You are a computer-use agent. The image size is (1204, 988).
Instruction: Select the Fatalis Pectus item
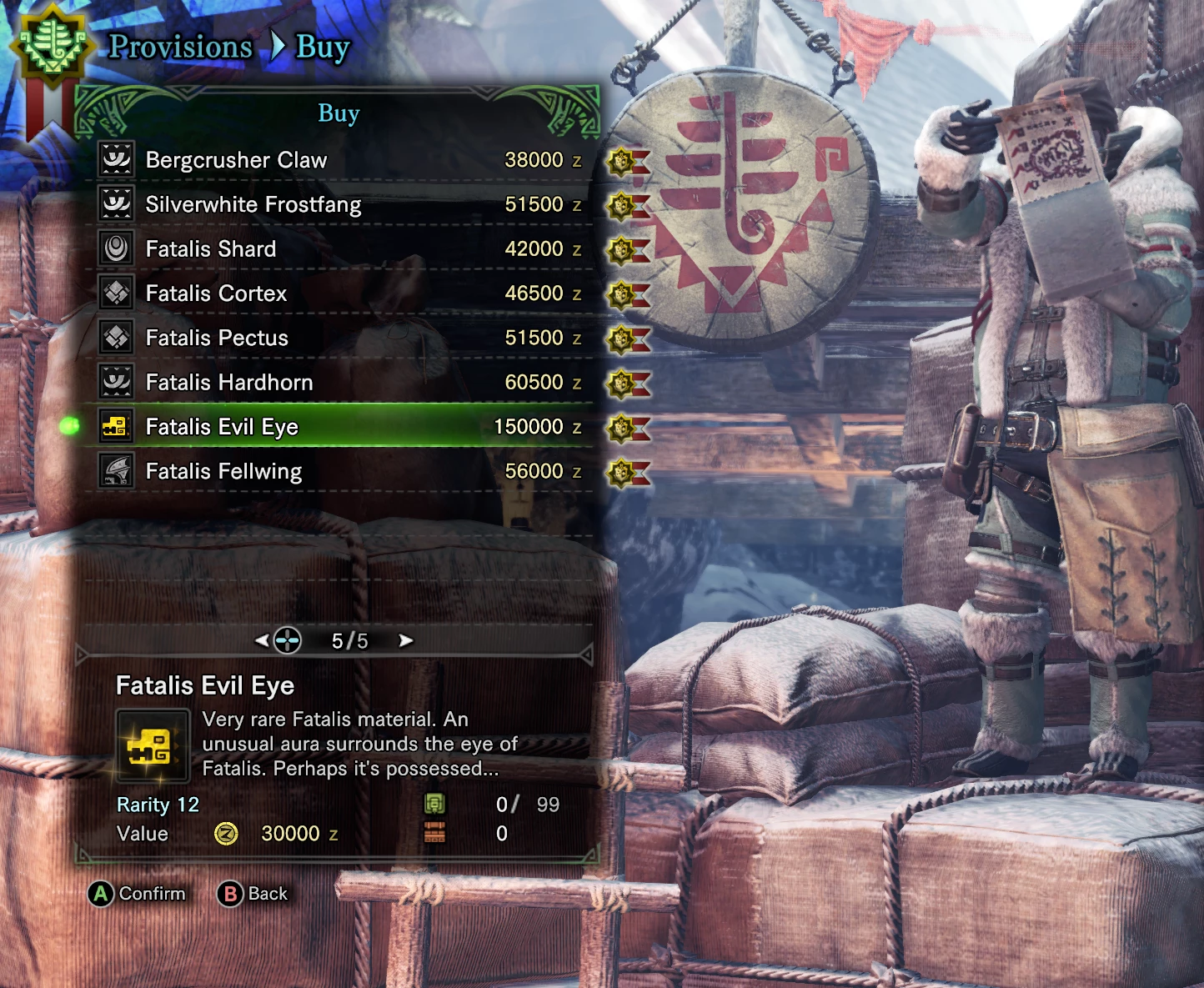[x=217, y=338]
